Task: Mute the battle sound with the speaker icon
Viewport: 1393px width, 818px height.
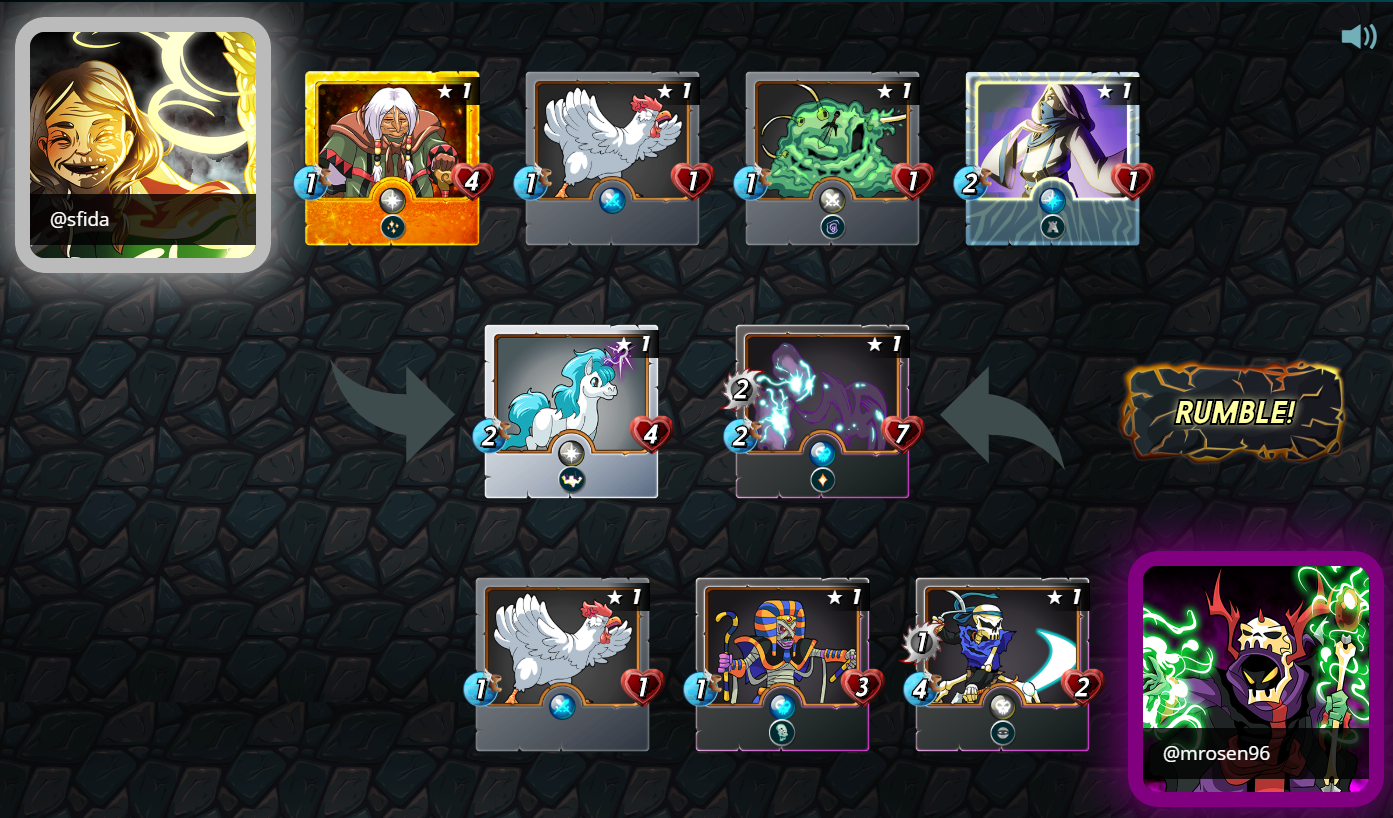Action: pyautogui.click(x=1357, y=36)
